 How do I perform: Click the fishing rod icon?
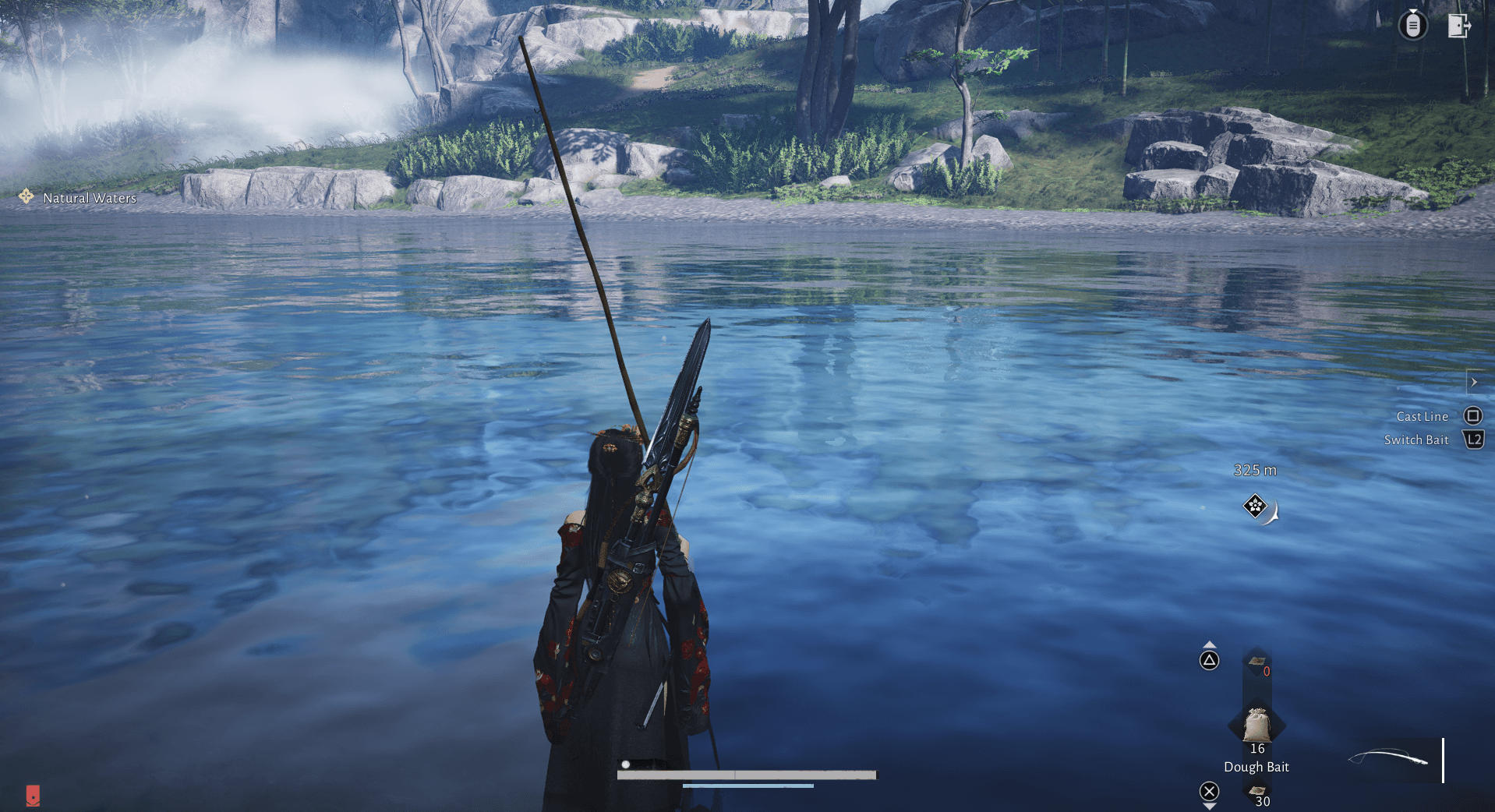[1388, 757]
